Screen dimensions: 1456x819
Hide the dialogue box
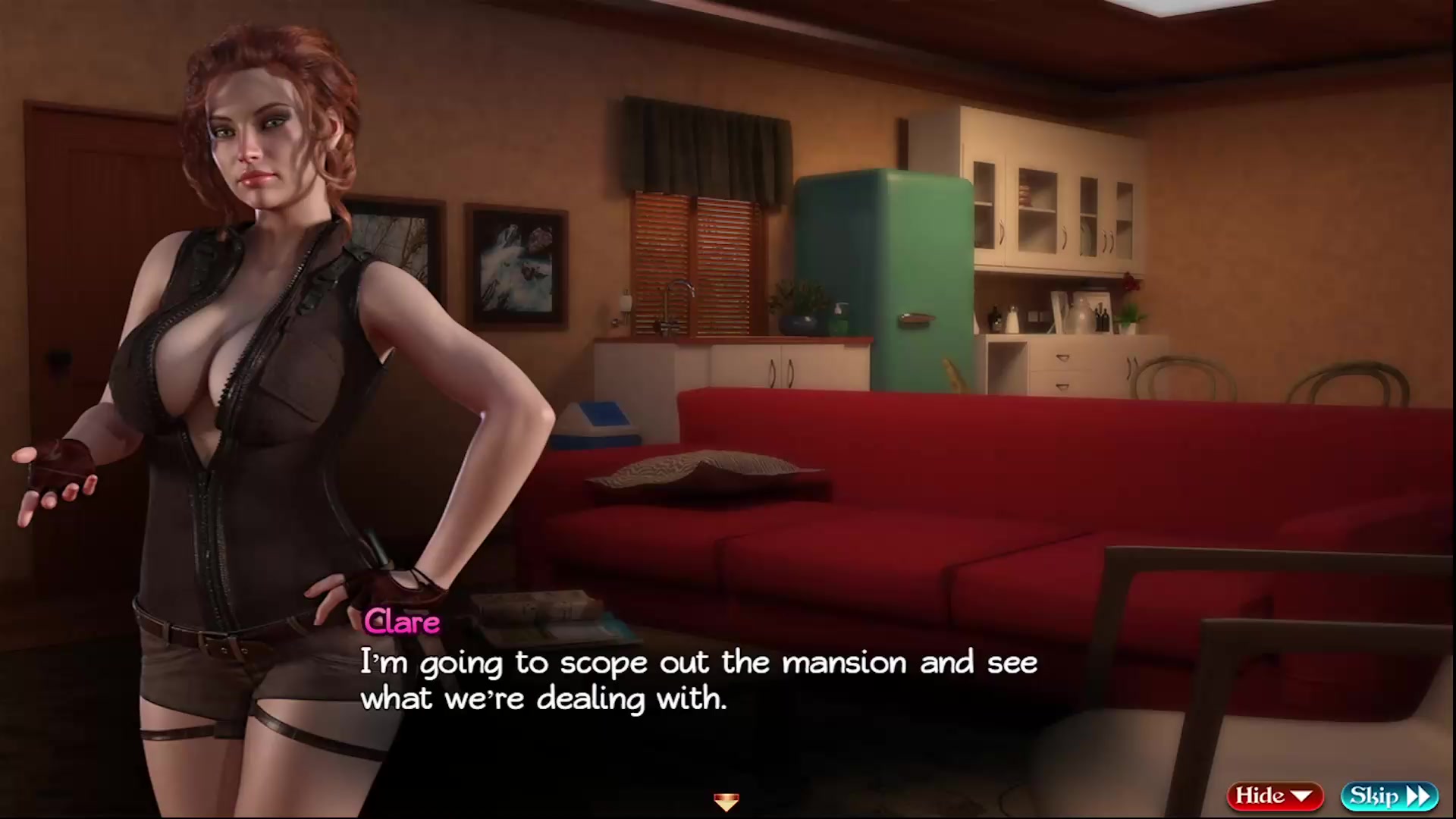click(x=1274, y=795)
